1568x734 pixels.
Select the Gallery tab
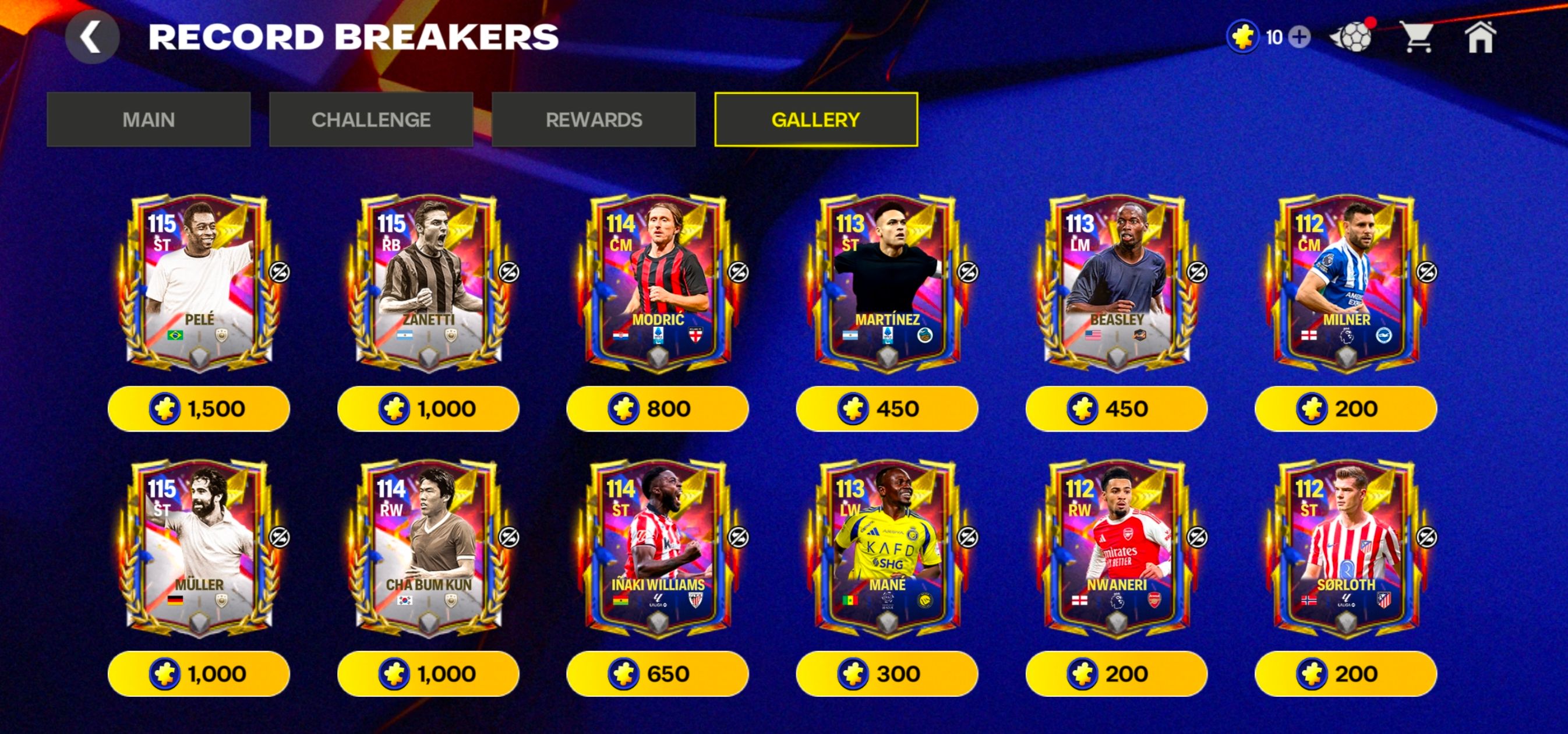pos(815,120)
